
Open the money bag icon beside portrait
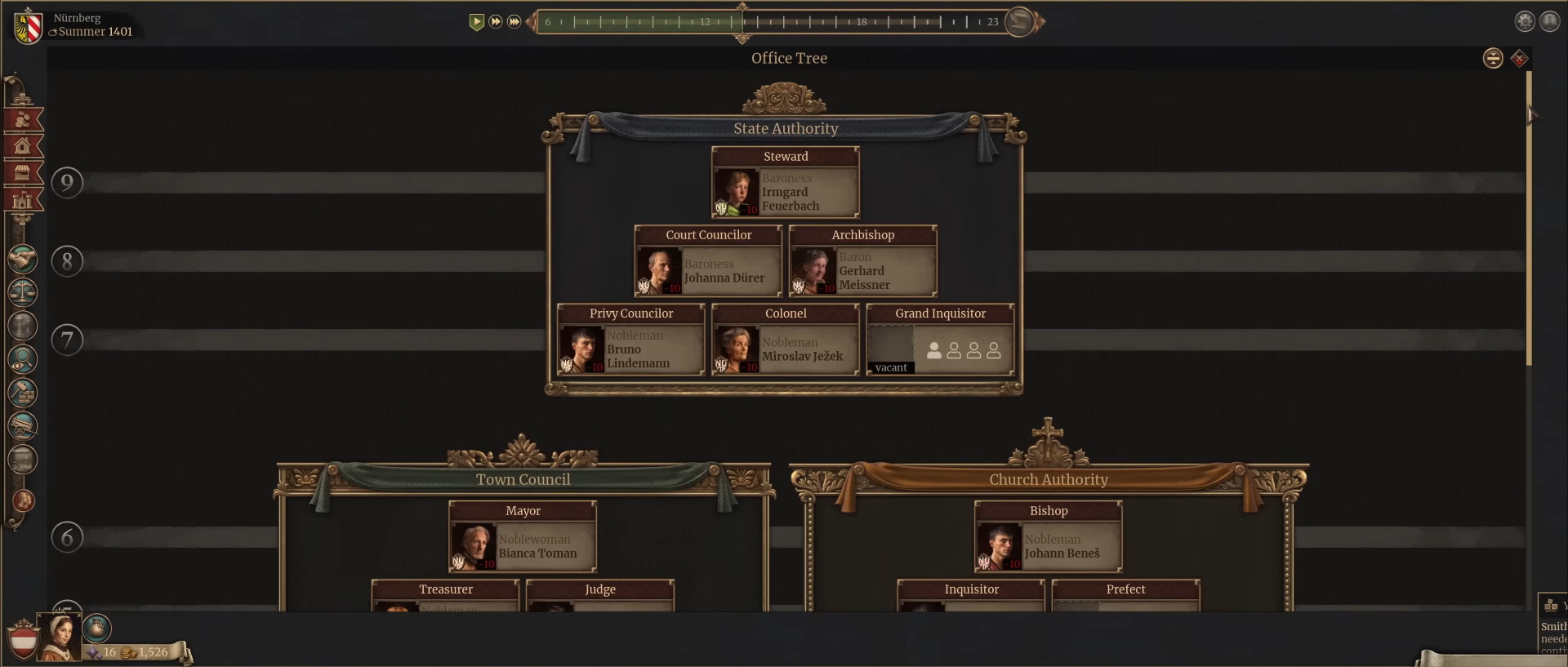[x=96, y=628]
